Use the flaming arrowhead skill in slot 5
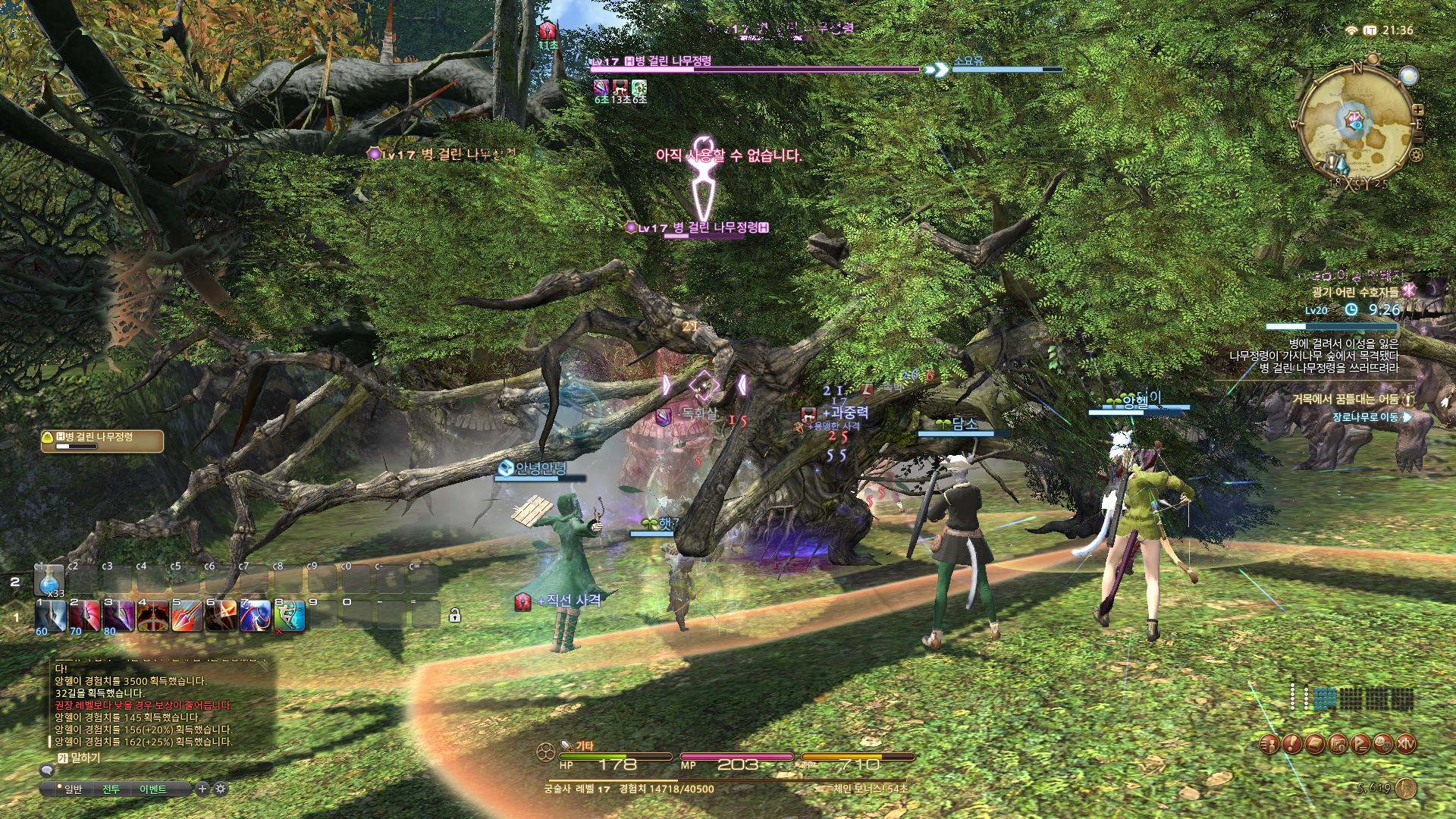This screenshot has width=1456, height=819. pyautogui.click(x=187, y=615)
